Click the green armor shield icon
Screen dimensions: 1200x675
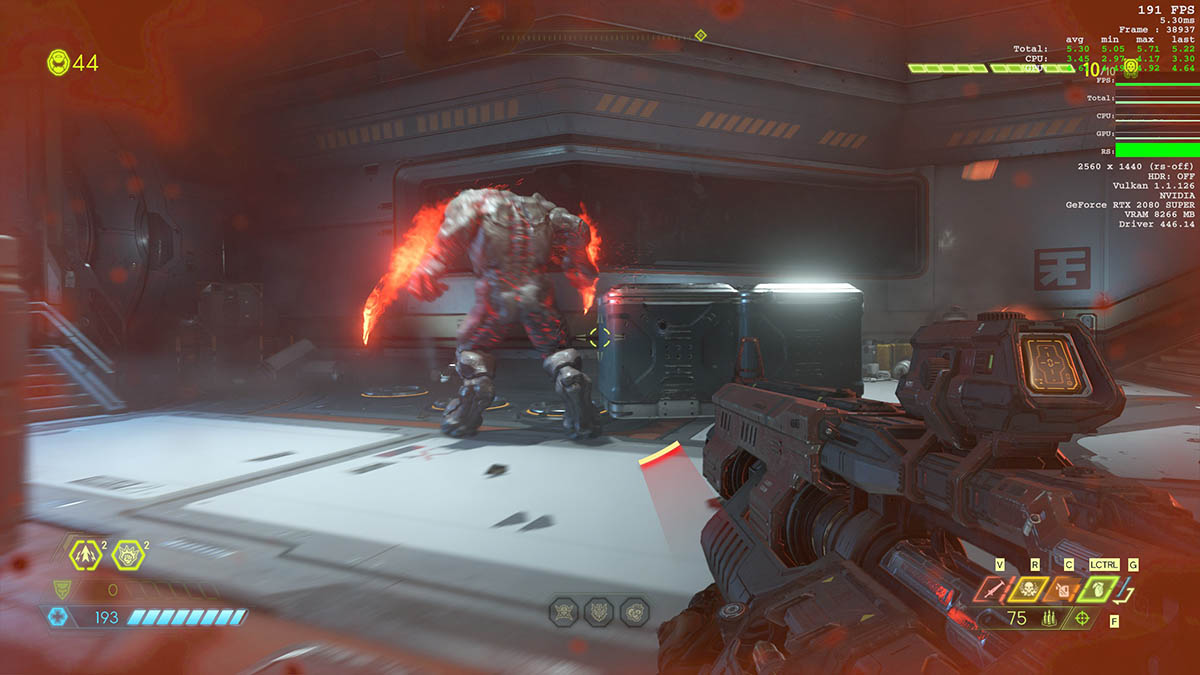pos(62,589)
